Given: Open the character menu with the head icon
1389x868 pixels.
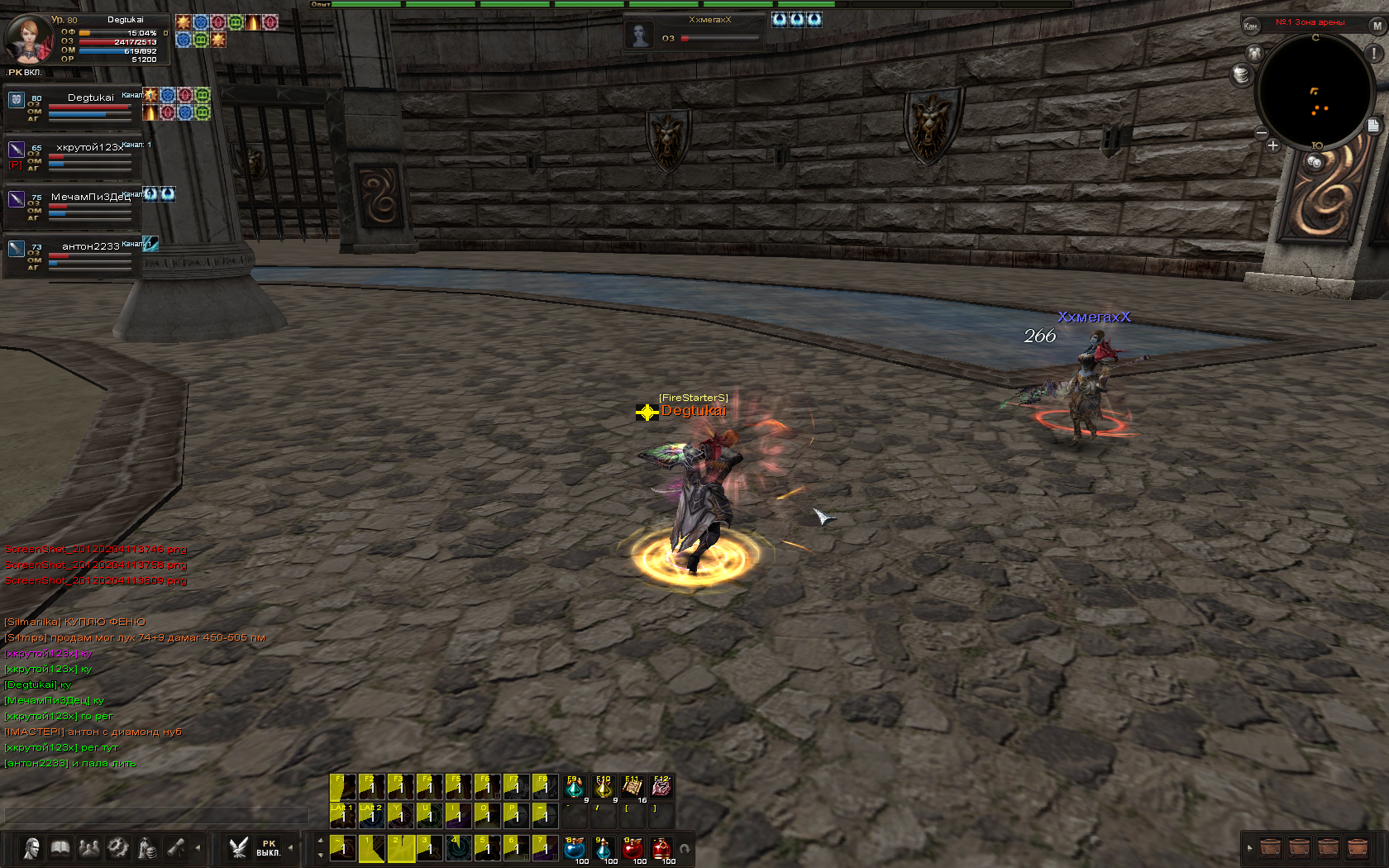Looking at the screenshot, I should [x=31, y=848].
